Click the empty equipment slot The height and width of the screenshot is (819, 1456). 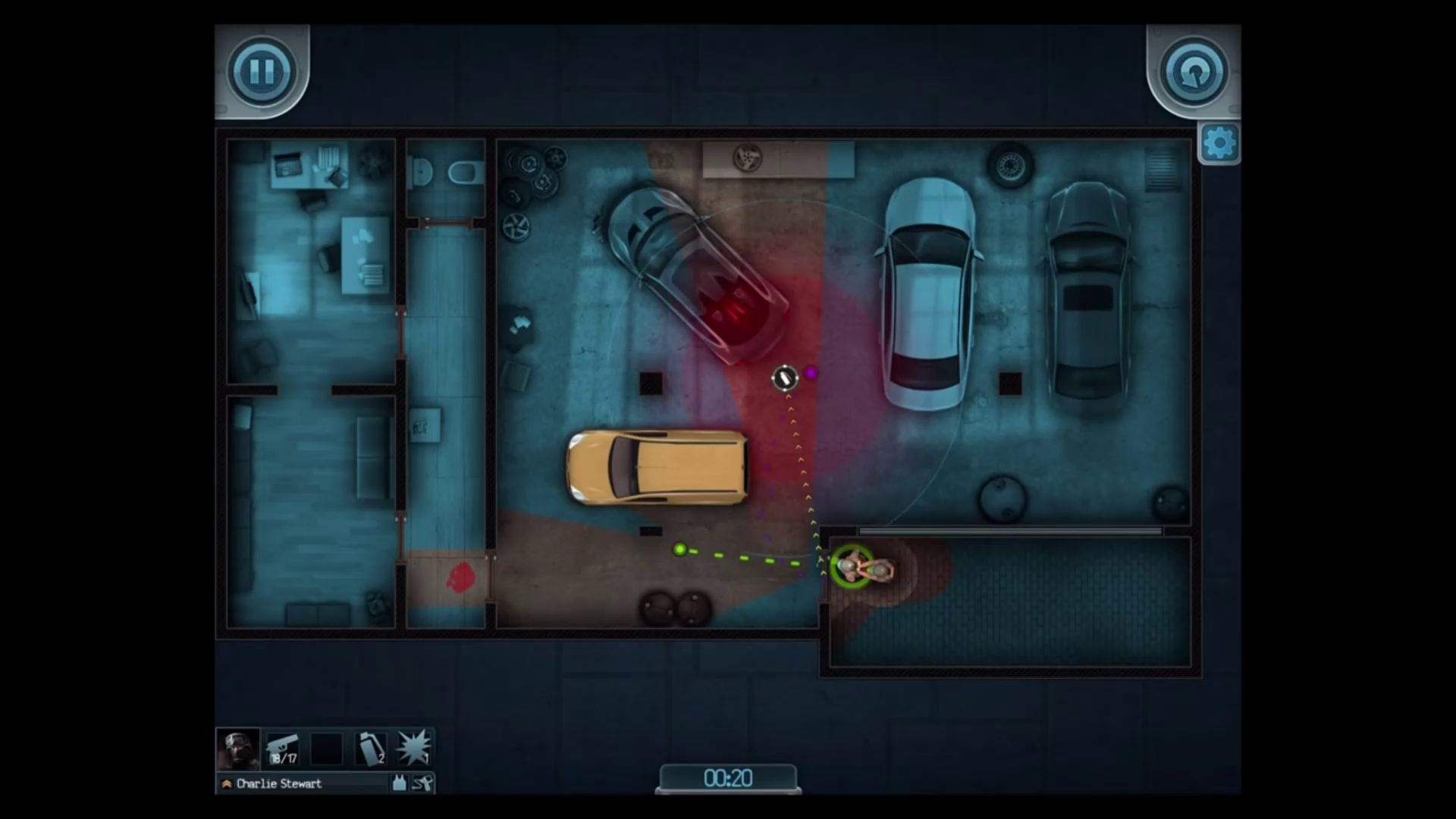click(x=328, y=748)
